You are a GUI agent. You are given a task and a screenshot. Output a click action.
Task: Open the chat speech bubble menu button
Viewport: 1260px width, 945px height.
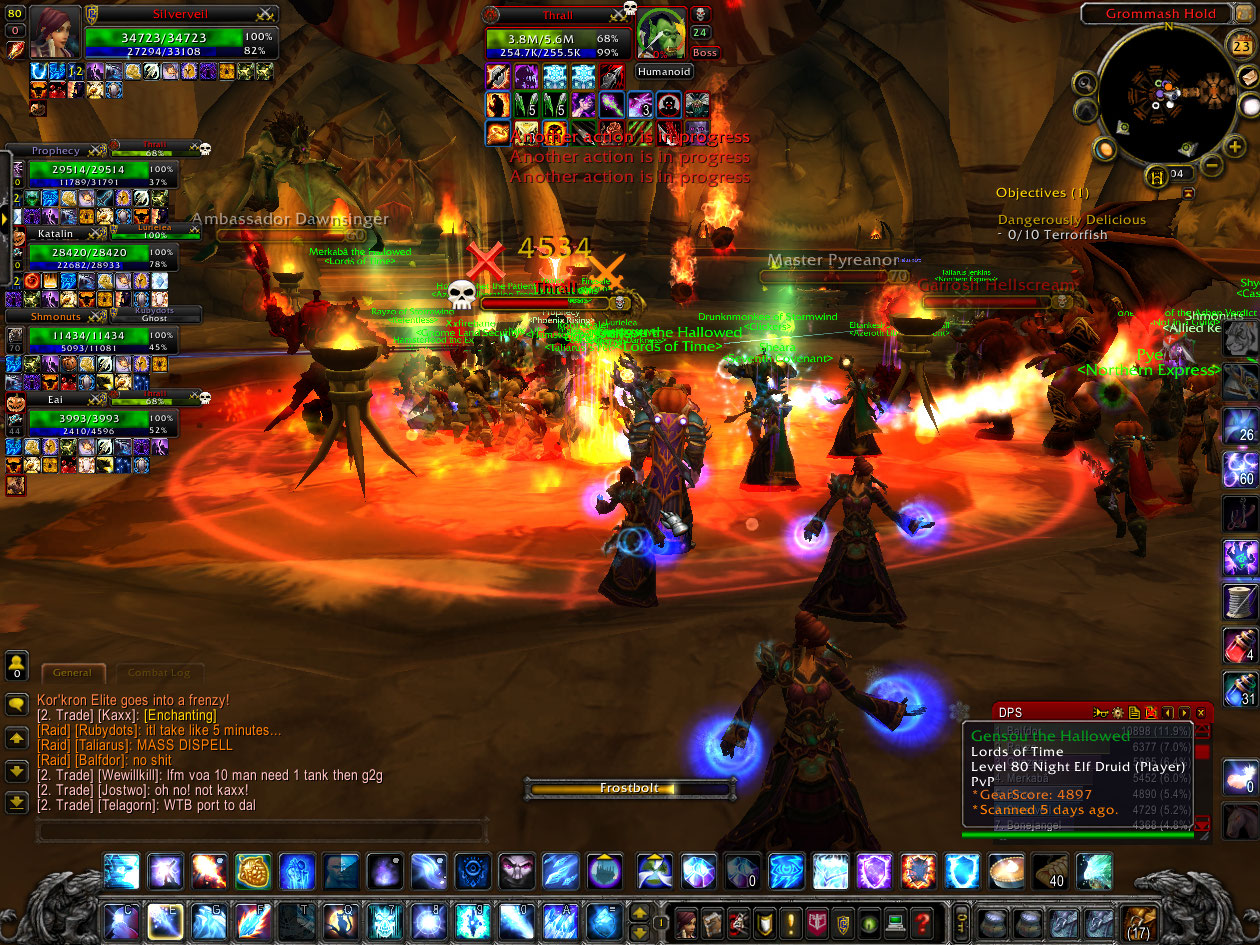16,704
